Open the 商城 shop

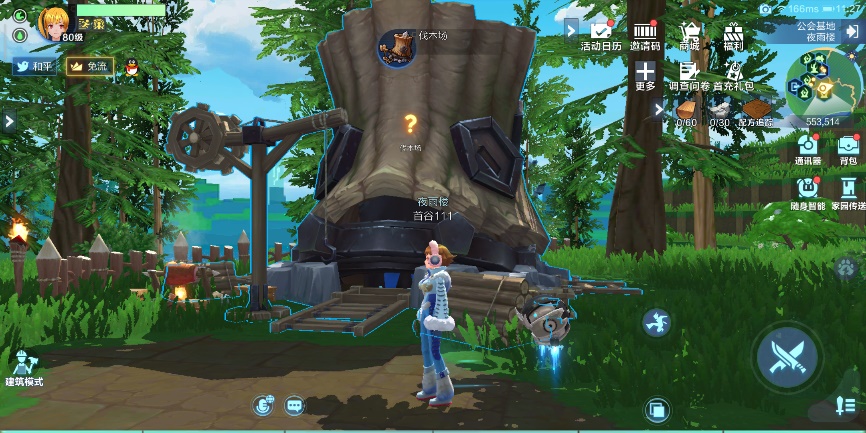pyautogui.click(x=689, y=36)
